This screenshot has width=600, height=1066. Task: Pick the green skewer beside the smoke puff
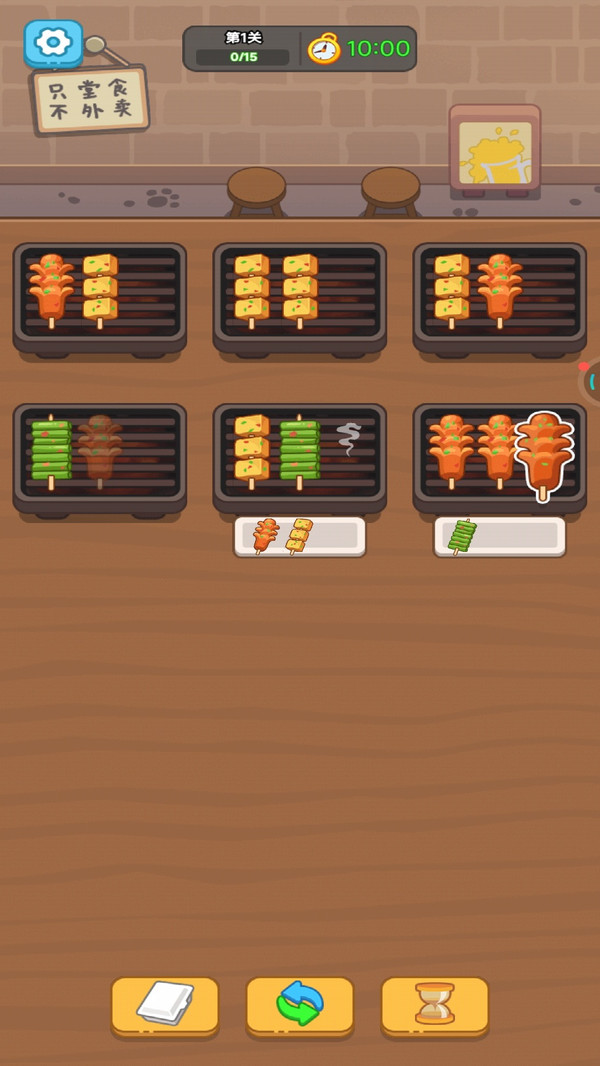pyautogui.click(x=299, y=452)
